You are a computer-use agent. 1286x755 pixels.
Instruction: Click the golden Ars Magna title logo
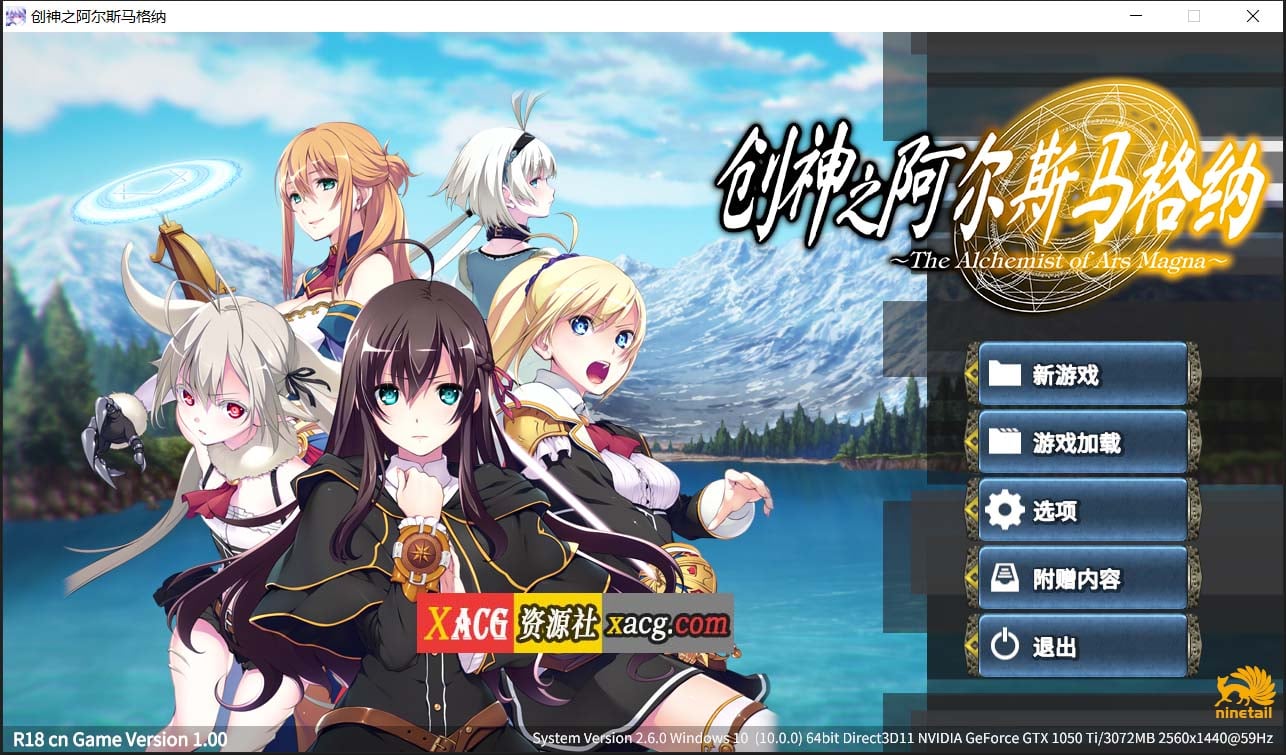pyautogui.click(x=990, y=200)
